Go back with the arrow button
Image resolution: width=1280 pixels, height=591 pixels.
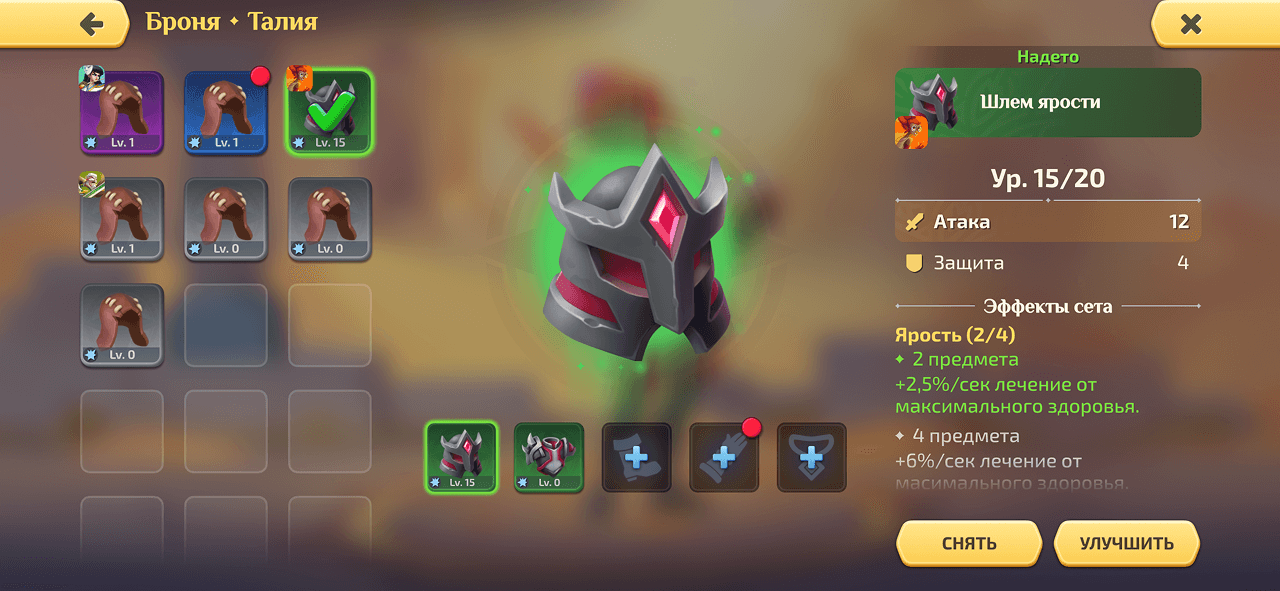[91, 24]
